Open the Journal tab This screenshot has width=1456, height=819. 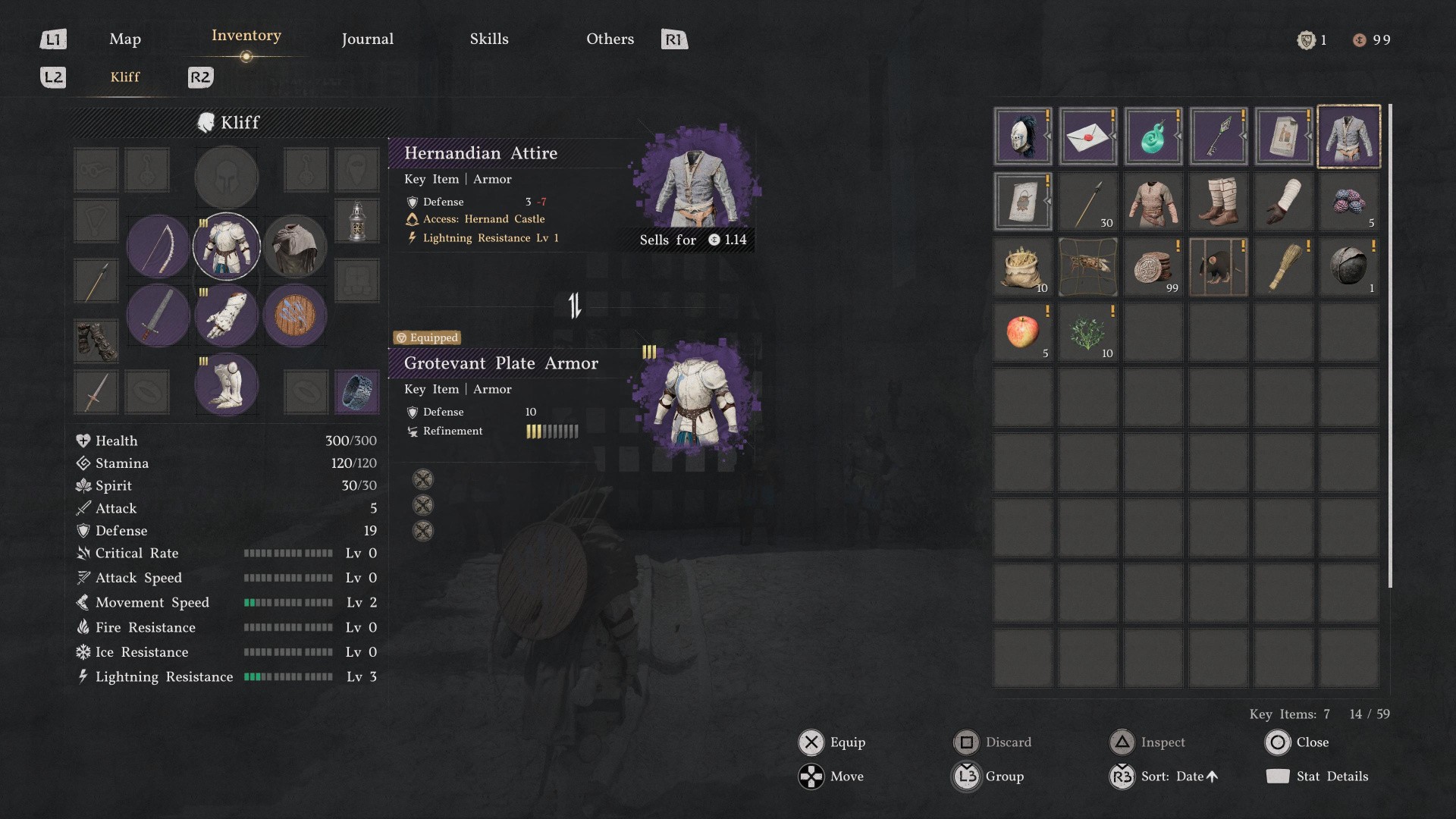point(367,39)
